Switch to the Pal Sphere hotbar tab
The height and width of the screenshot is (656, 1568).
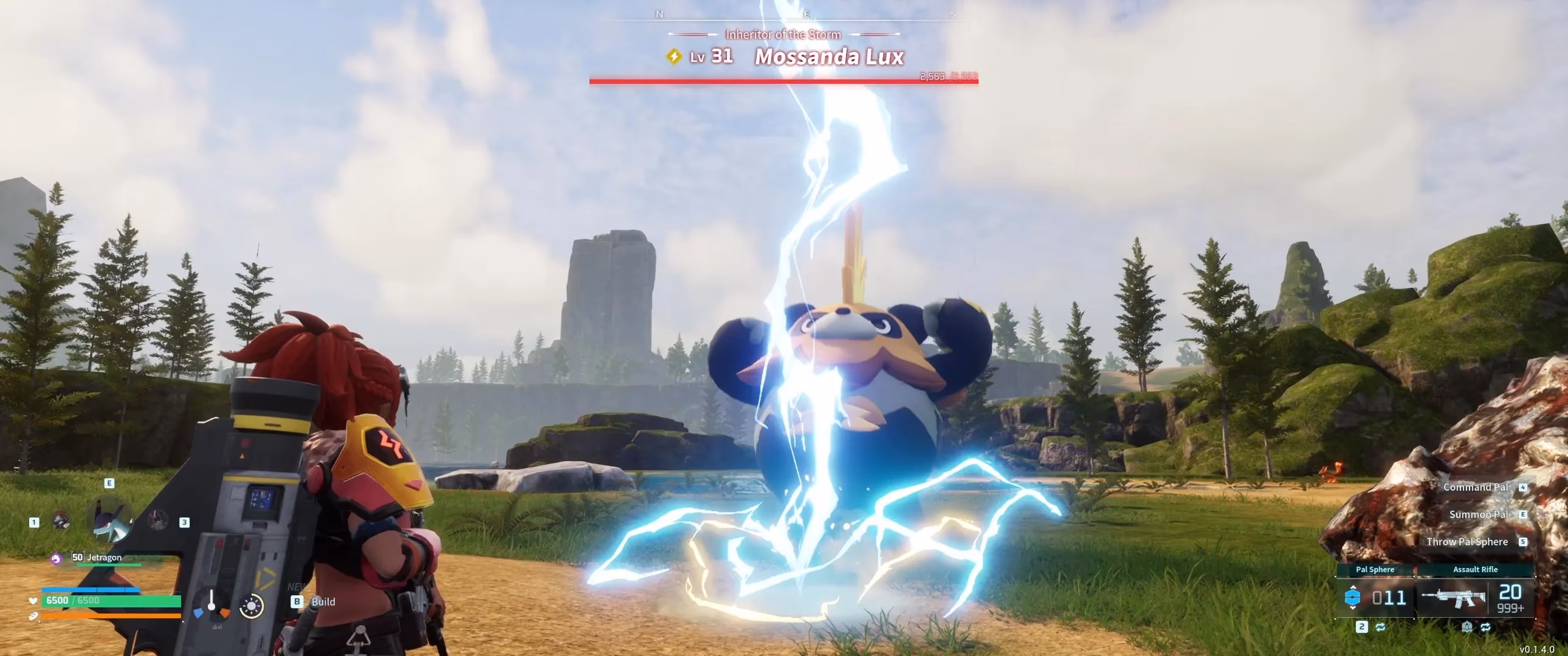coord(1375,570)
